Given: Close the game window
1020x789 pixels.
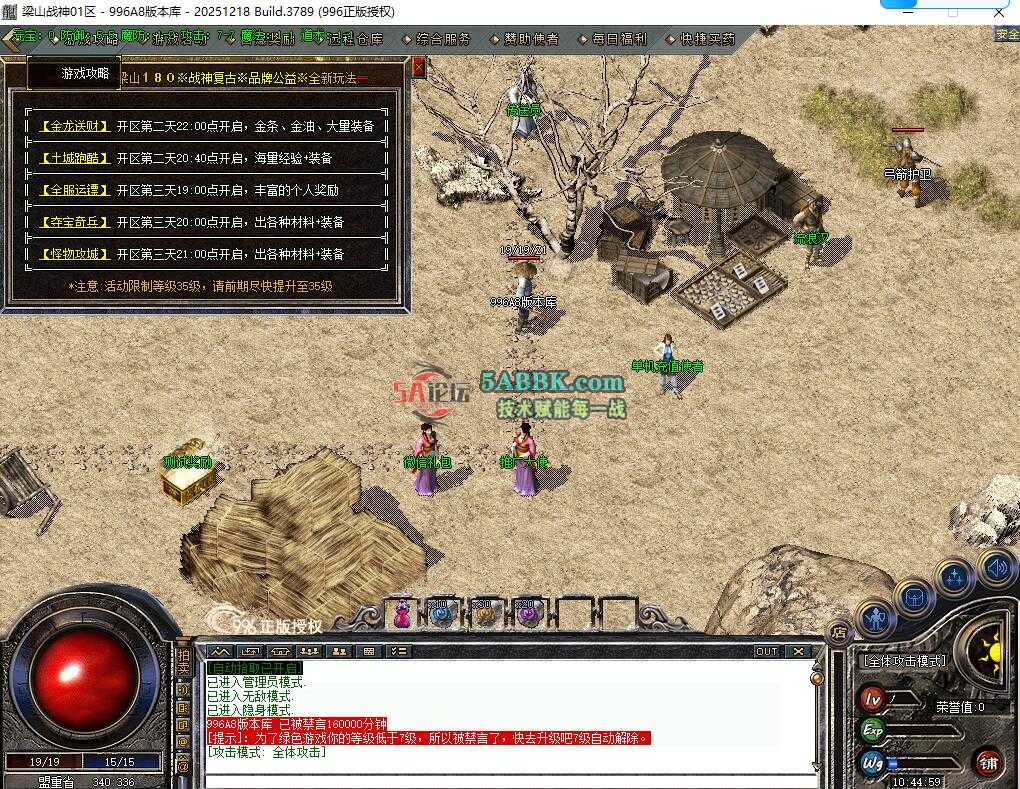Looking at the screenshot, I should (996, 12).
